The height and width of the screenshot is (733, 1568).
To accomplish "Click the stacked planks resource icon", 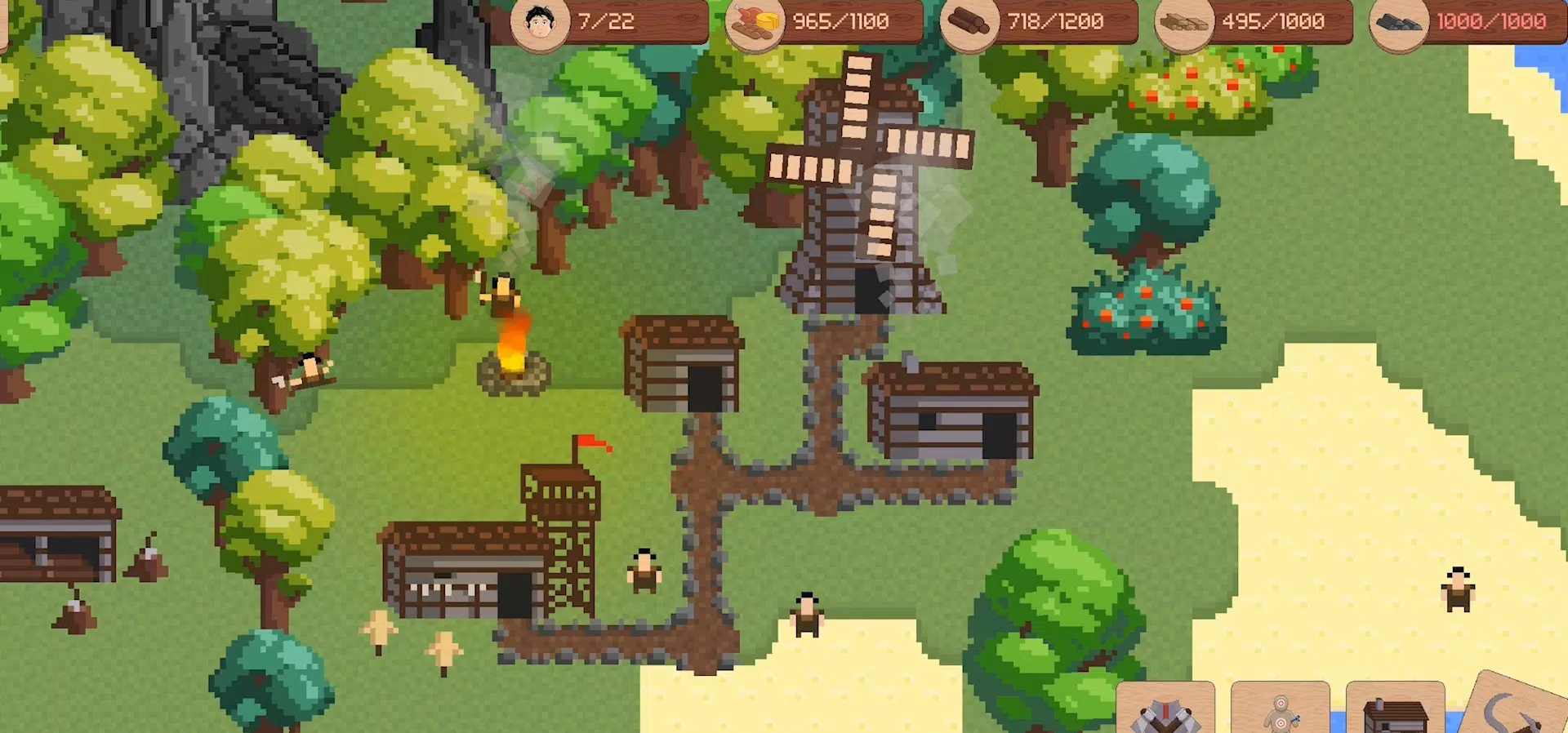I will 1183,21.
